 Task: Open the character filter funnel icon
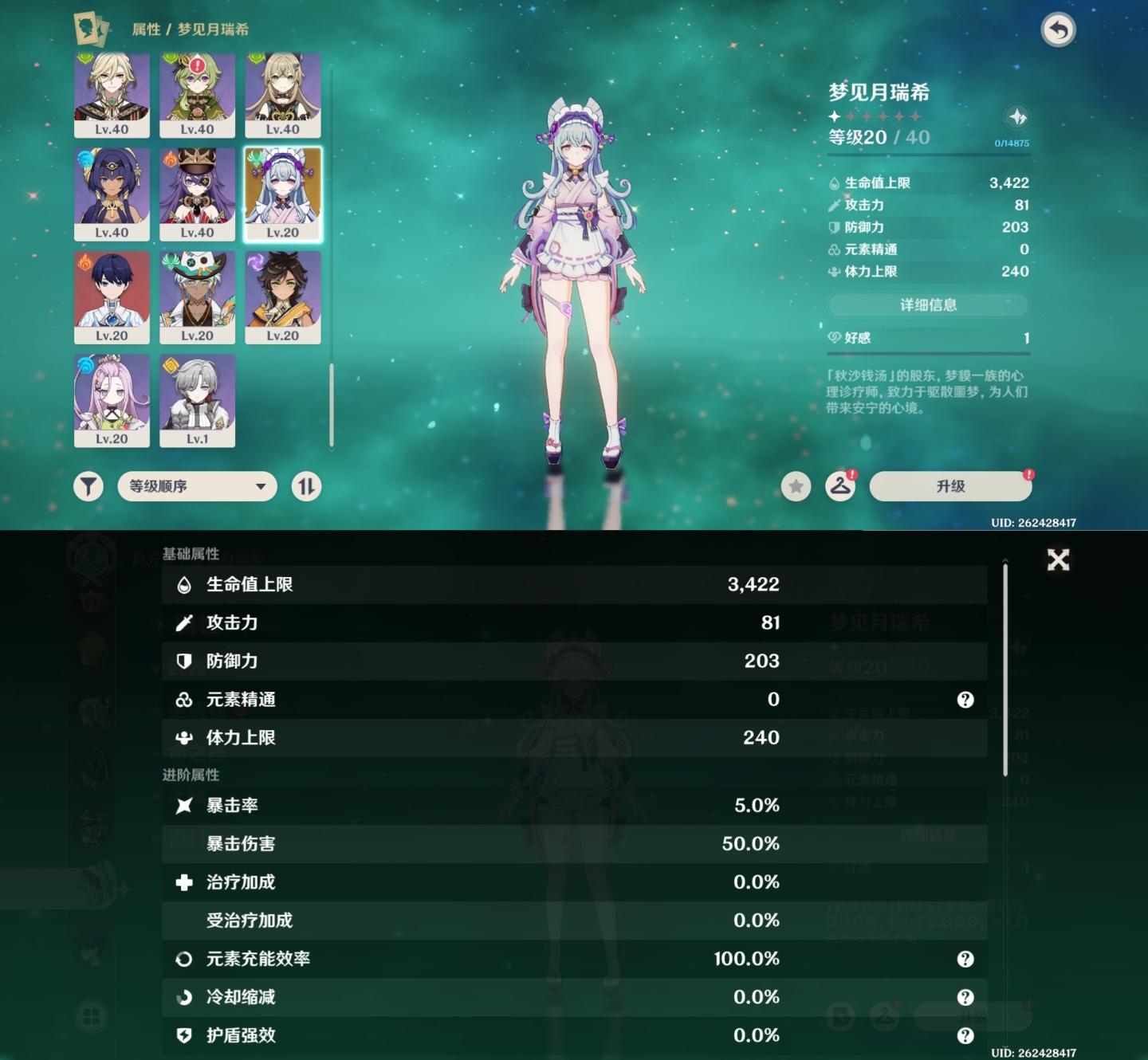[x=89, y=486]
